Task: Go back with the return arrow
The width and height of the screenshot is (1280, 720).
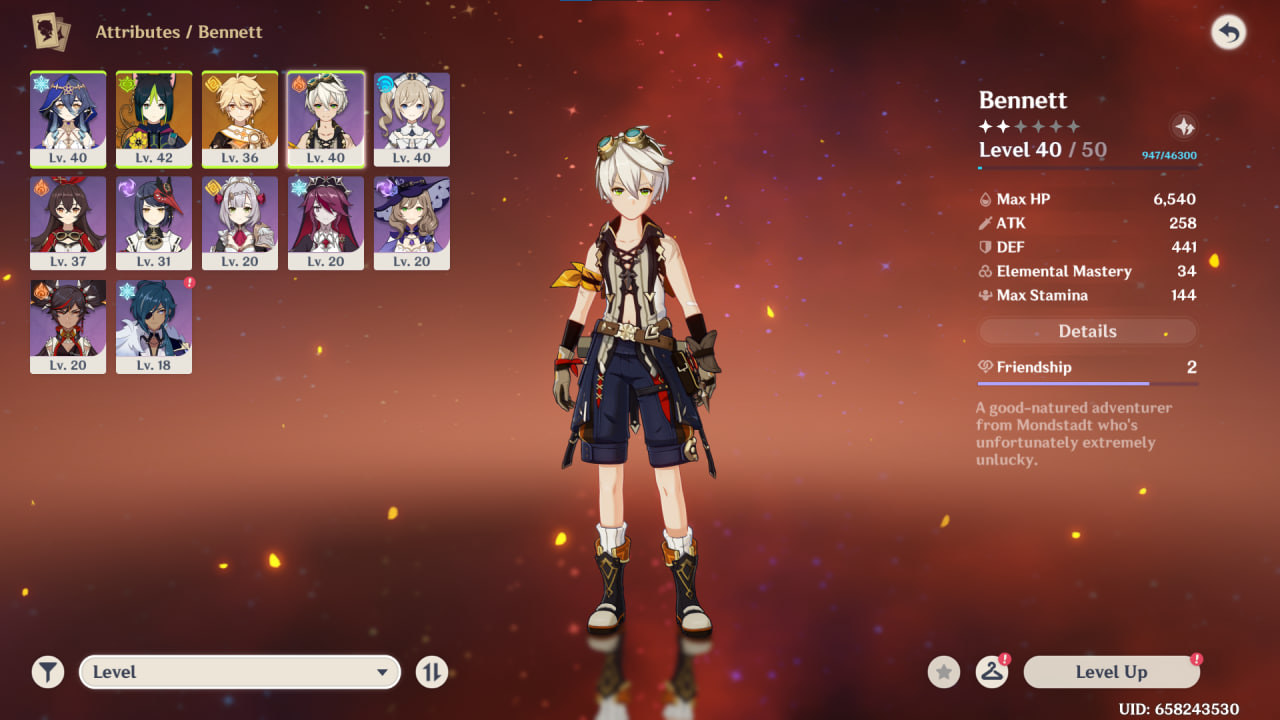Action: [1228, 33]
